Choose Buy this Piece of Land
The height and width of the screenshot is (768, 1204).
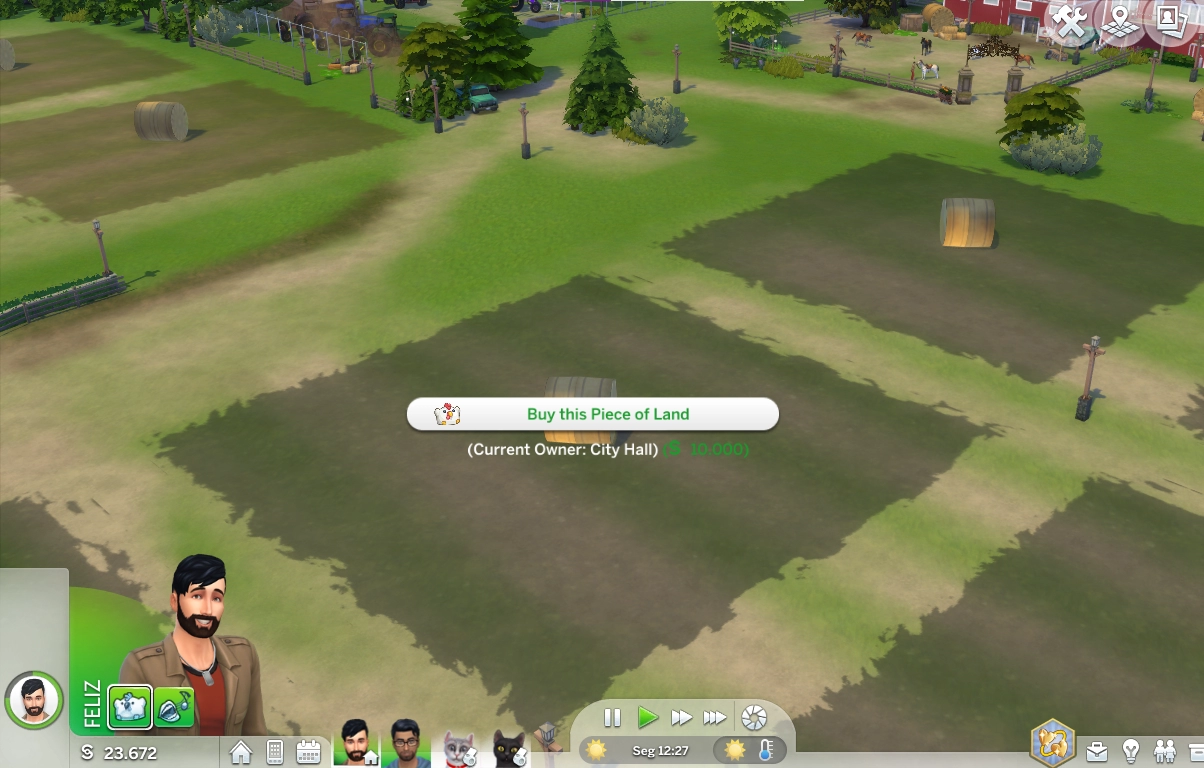(x=592, y=414)
